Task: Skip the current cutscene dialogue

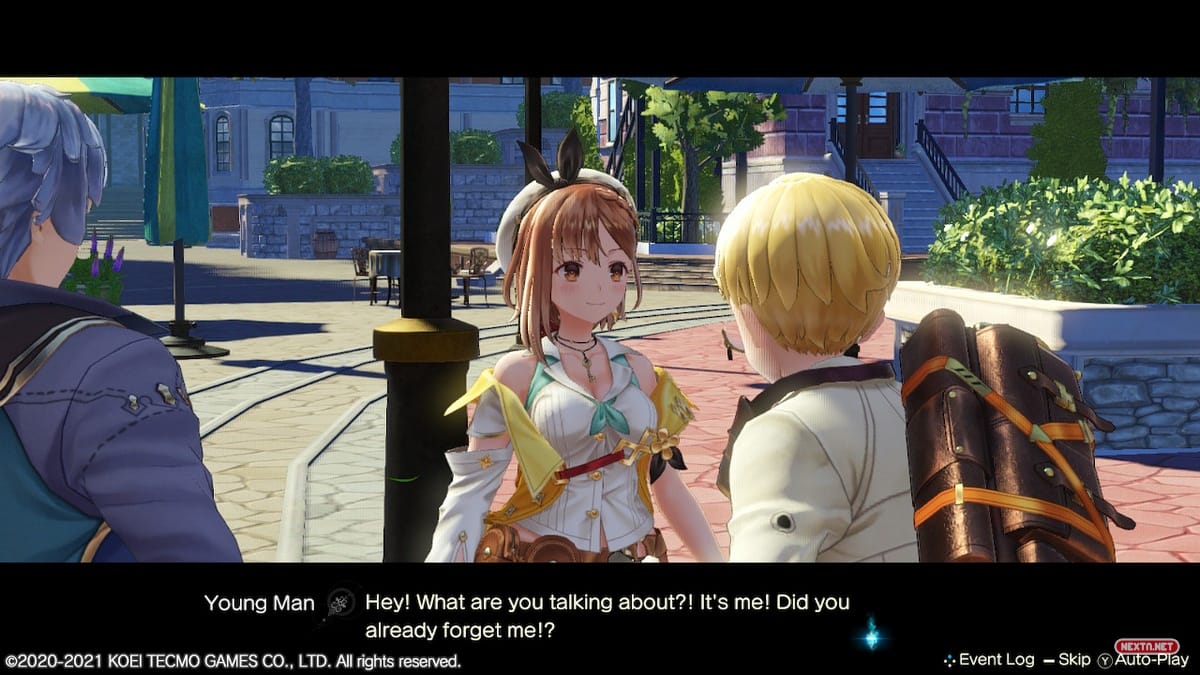Action: (1072, 660)
